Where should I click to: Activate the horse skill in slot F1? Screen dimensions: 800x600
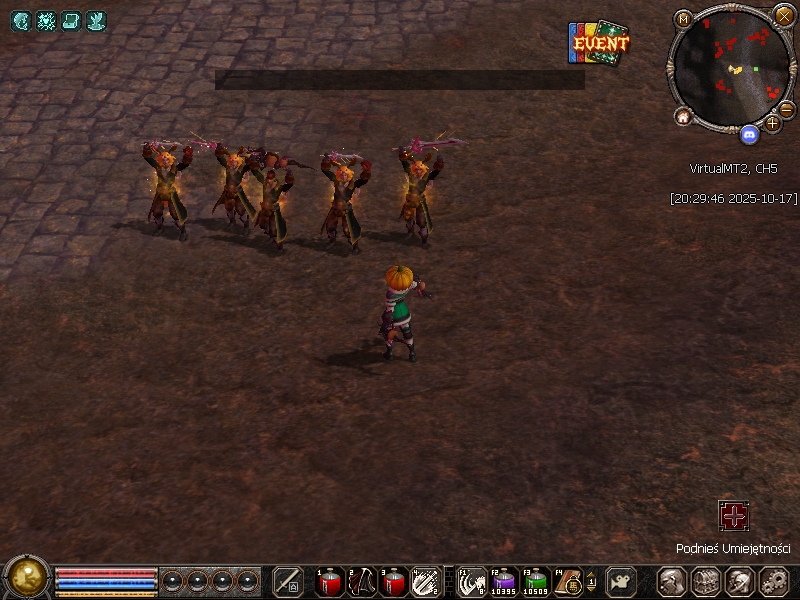pyautogui.click(x=472, y=581)
